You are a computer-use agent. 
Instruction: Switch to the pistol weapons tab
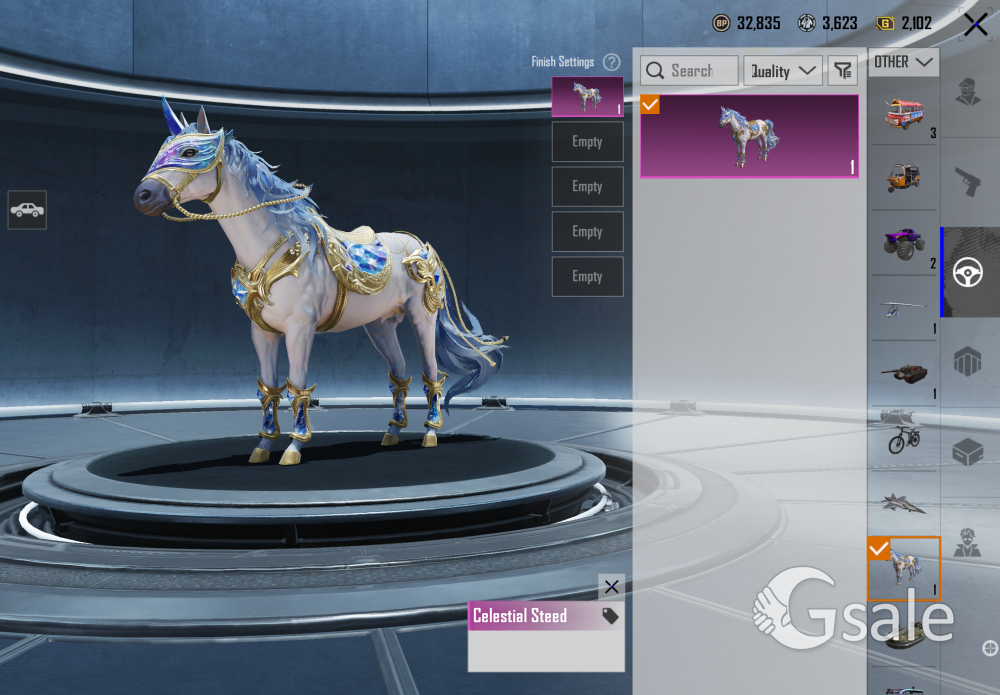coord(967,181)
